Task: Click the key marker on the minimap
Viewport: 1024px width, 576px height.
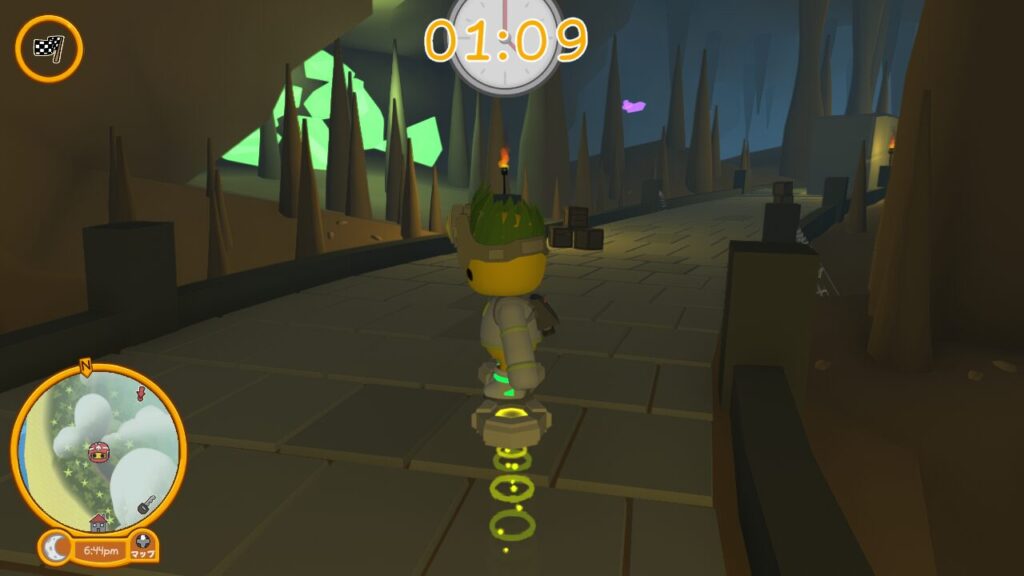Action: [x=146, y=505]
